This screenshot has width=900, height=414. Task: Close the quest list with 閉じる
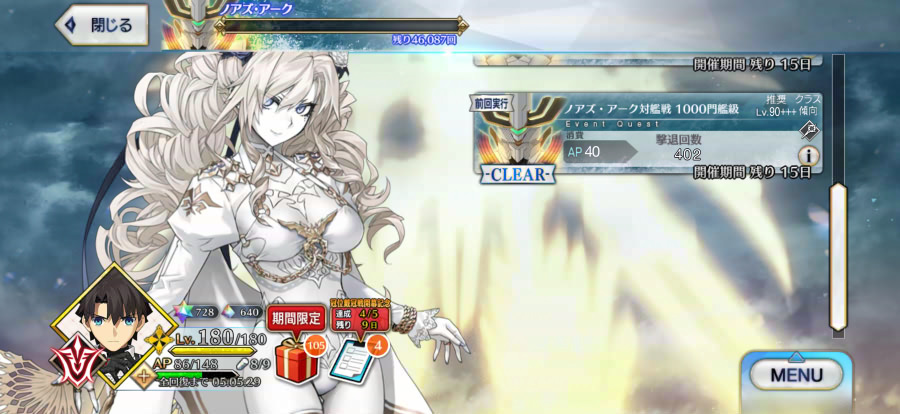102,26
